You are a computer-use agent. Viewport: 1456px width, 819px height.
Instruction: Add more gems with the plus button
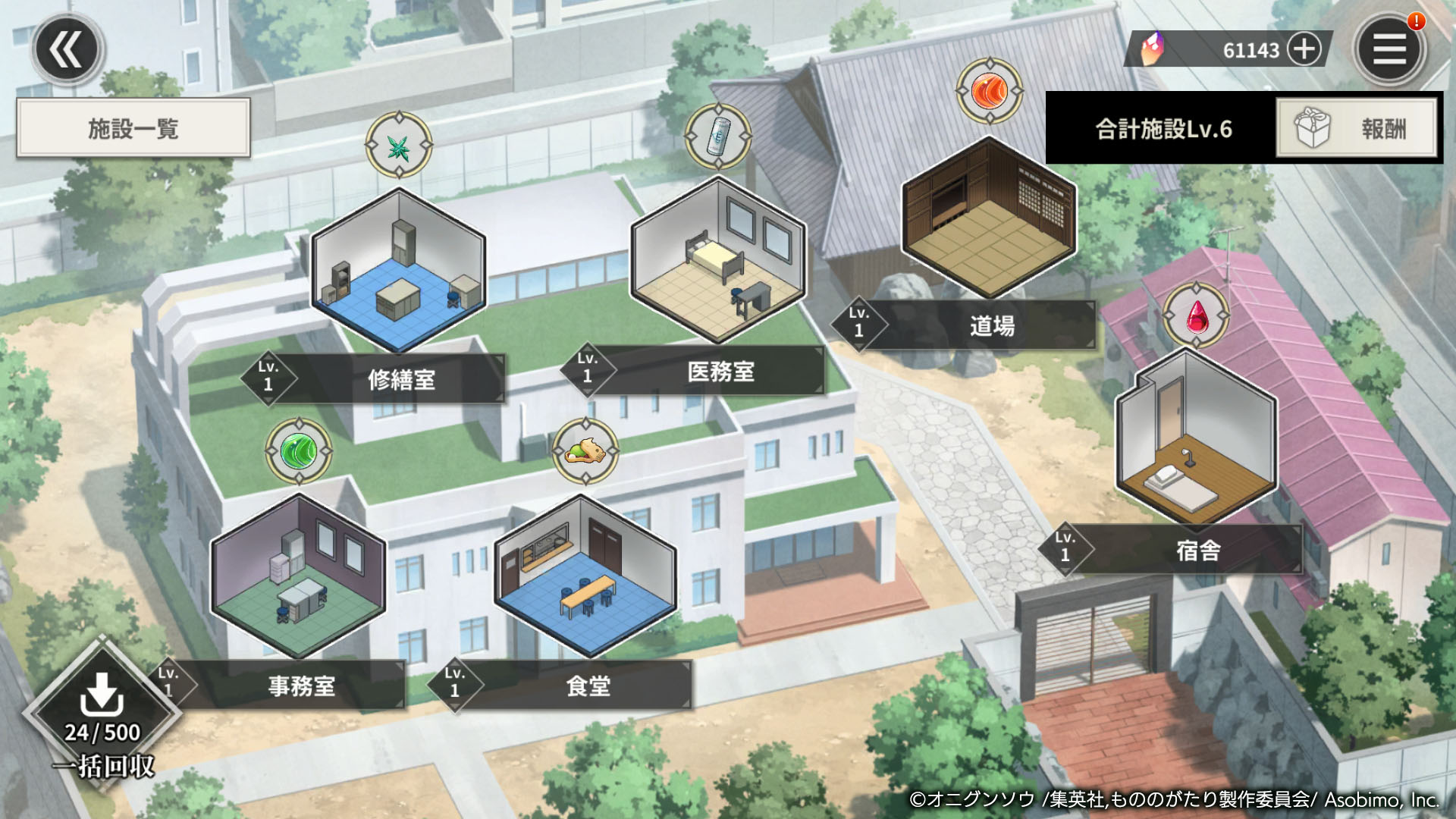click(x=1304, y=50)
